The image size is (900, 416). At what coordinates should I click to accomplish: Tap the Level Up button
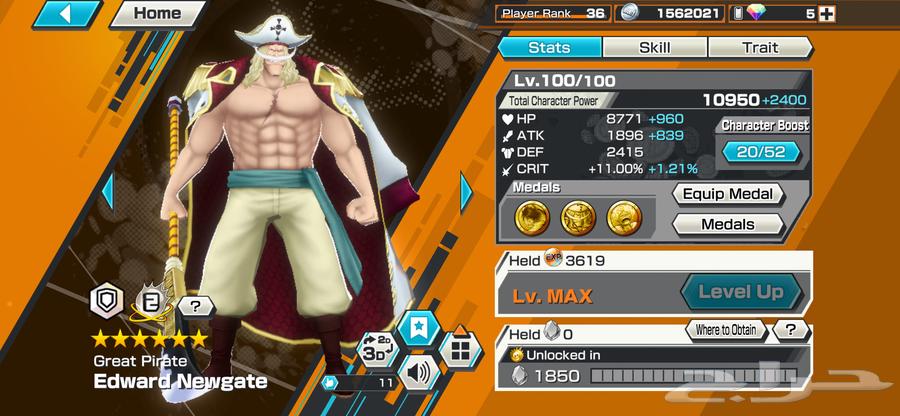(x=743, y=293)
